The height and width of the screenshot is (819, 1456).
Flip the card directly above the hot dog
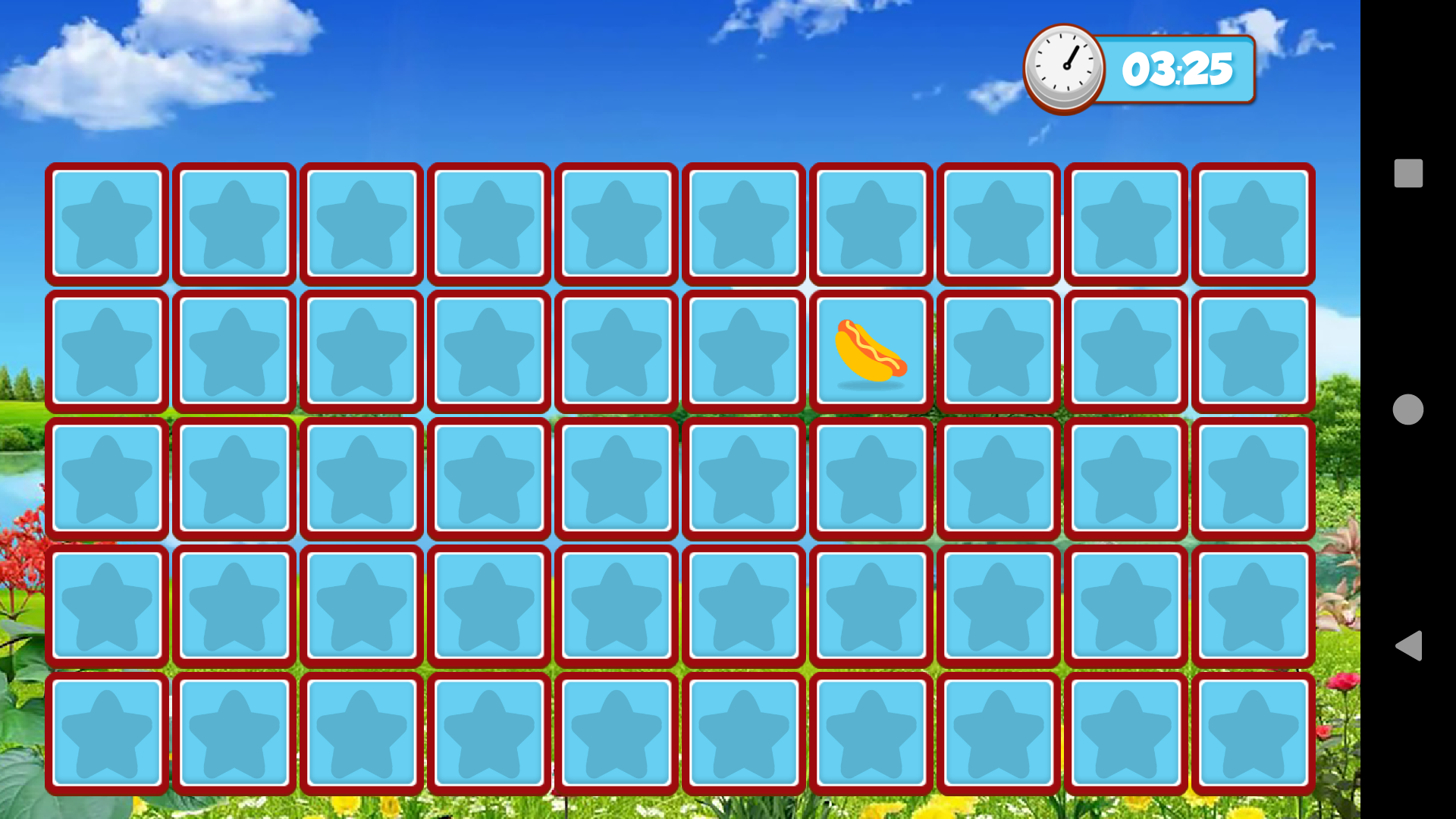[x=871, y=224]
